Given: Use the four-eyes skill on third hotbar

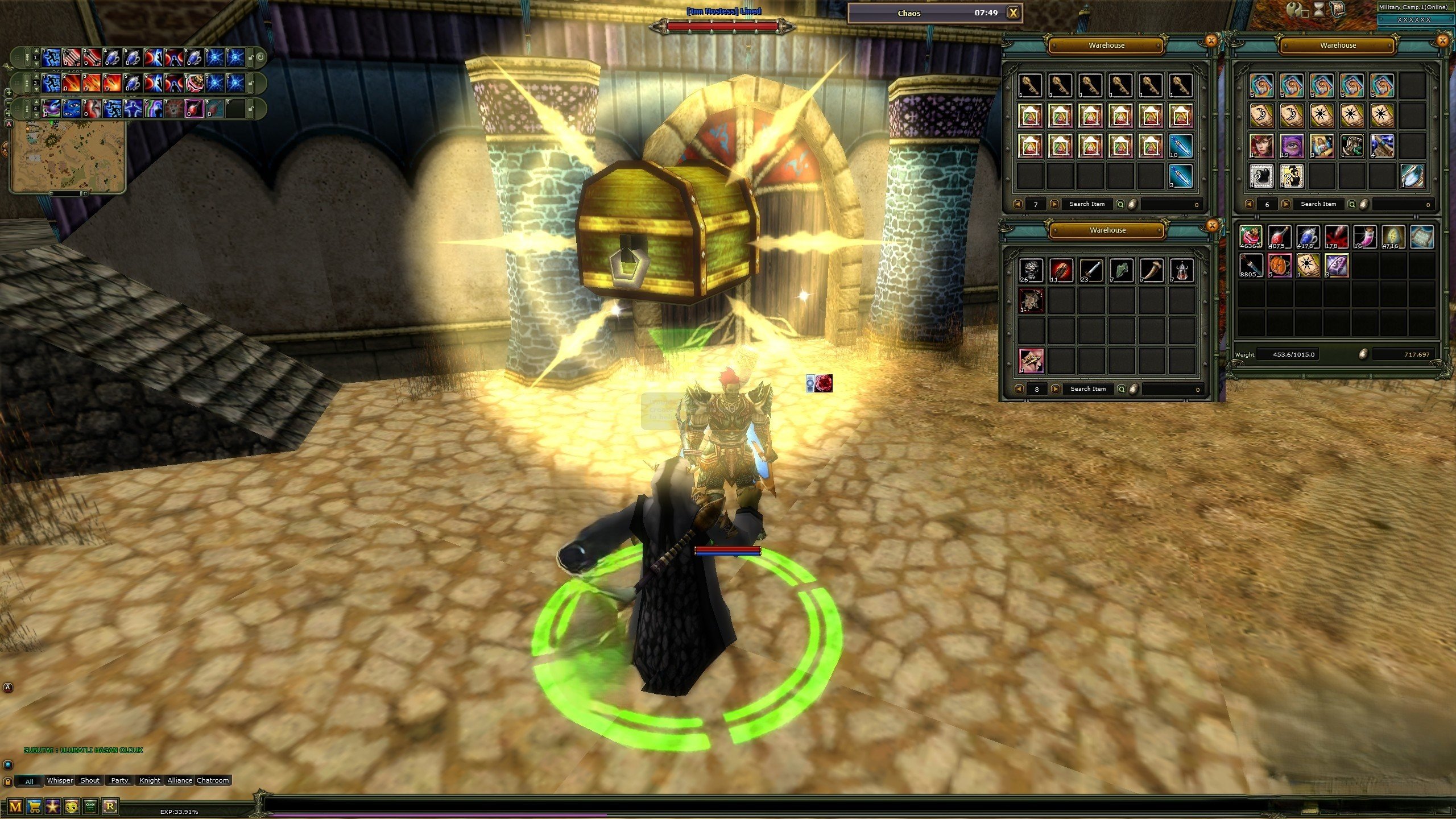Looking at the screenshot, I should [71, 108].
